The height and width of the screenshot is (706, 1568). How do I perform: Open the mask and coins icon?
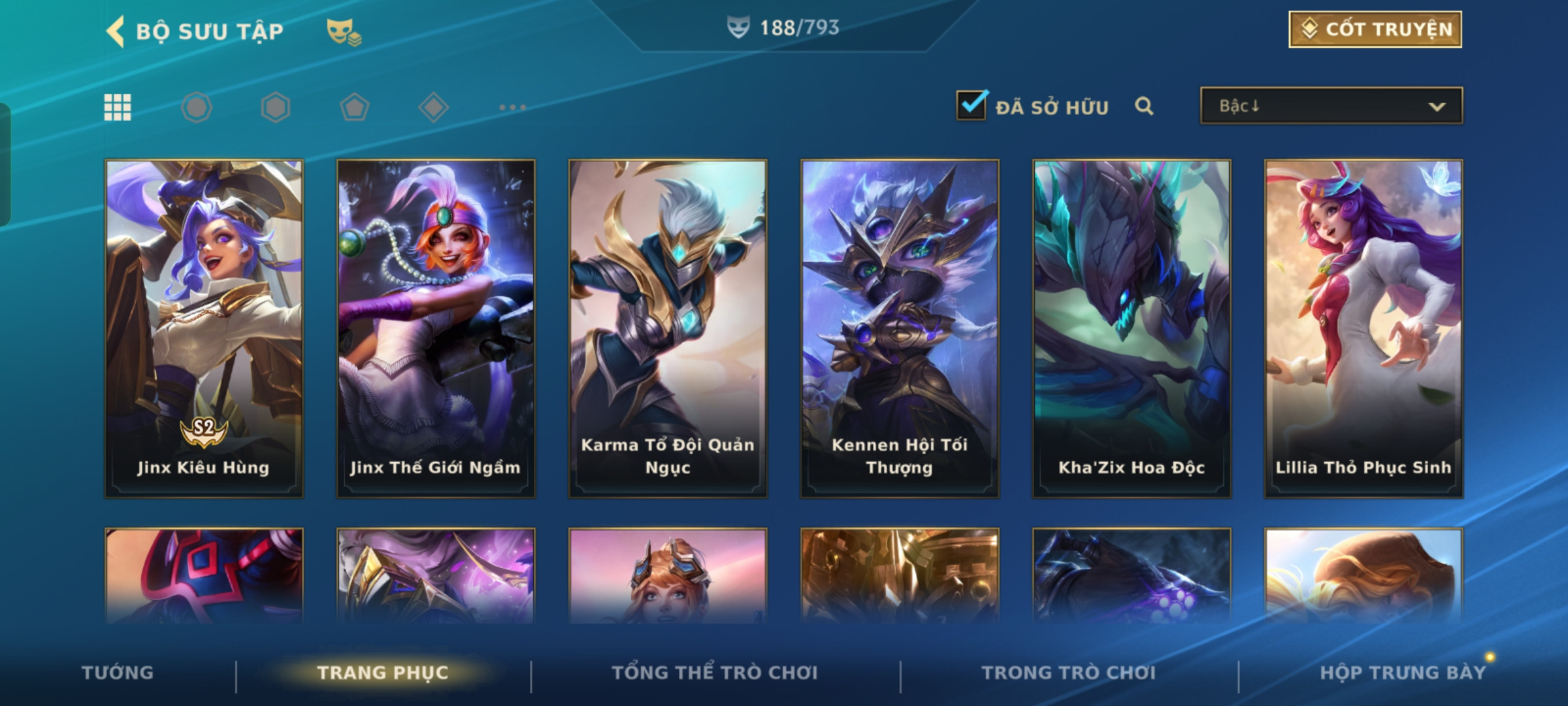(344, 31)
